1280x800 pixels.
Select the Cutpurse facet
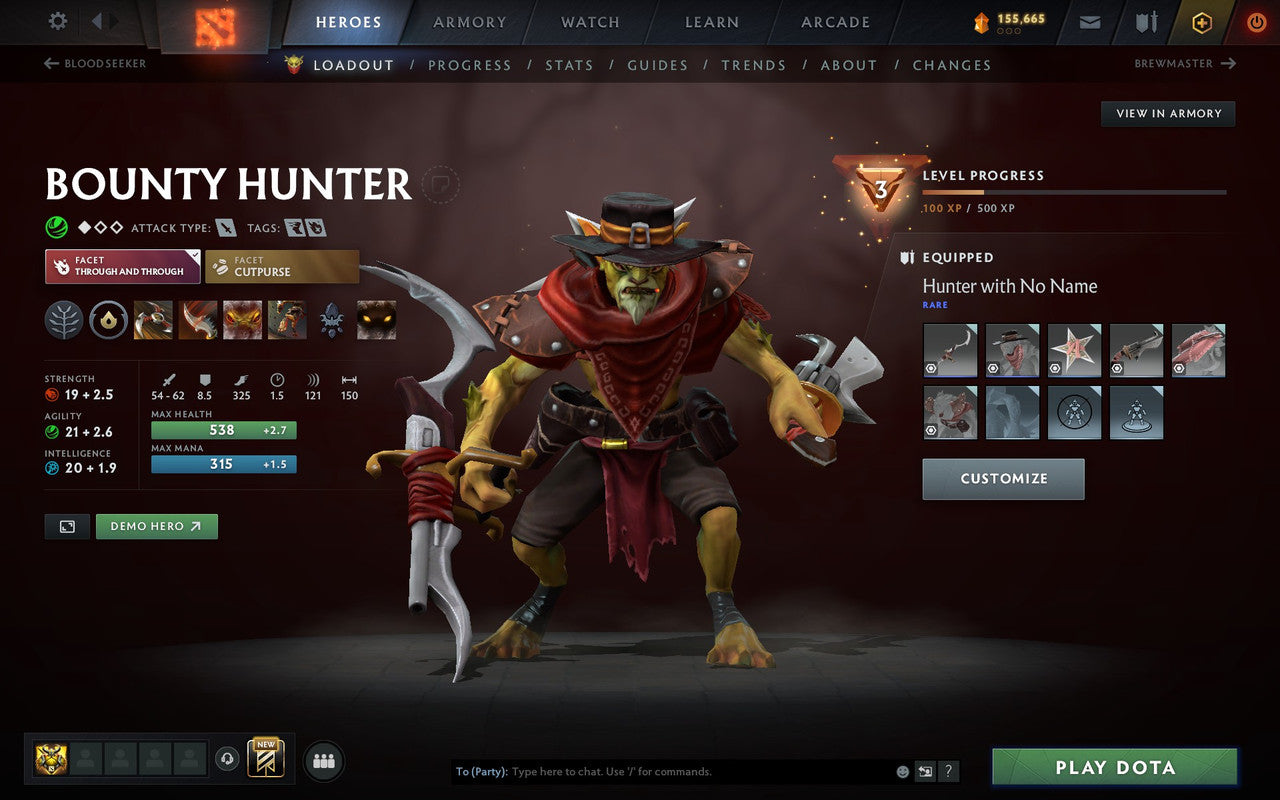pyautogui.click(x=281, y=265)
